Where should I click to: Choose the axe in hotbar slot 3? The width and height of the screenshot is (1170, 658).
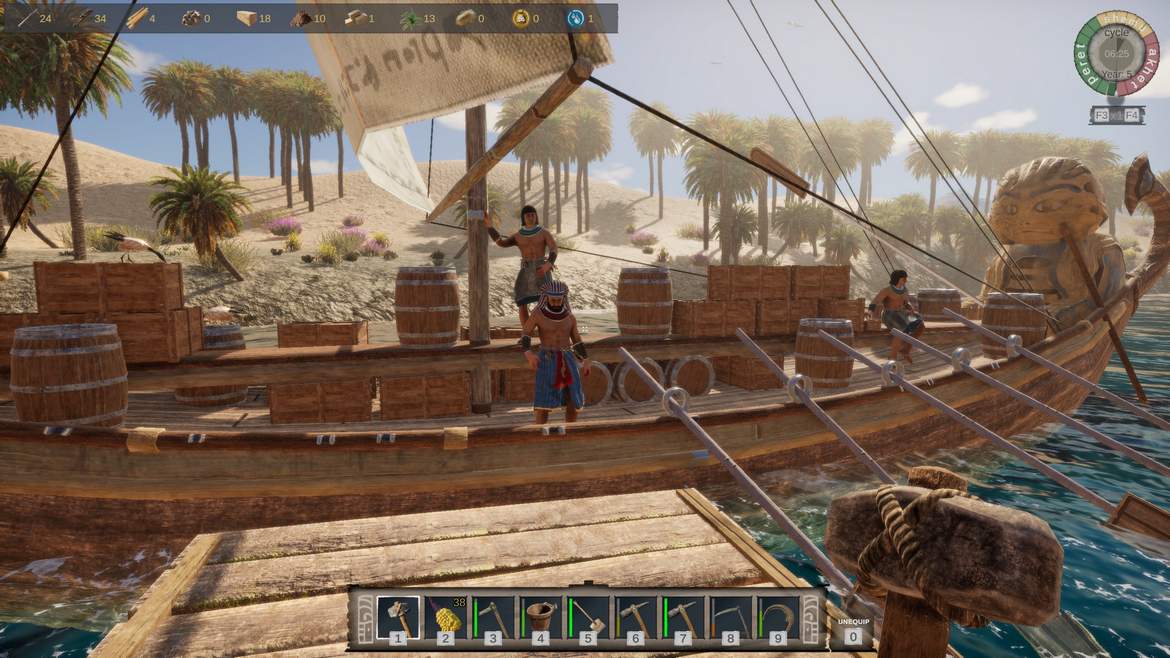point(493,617)
